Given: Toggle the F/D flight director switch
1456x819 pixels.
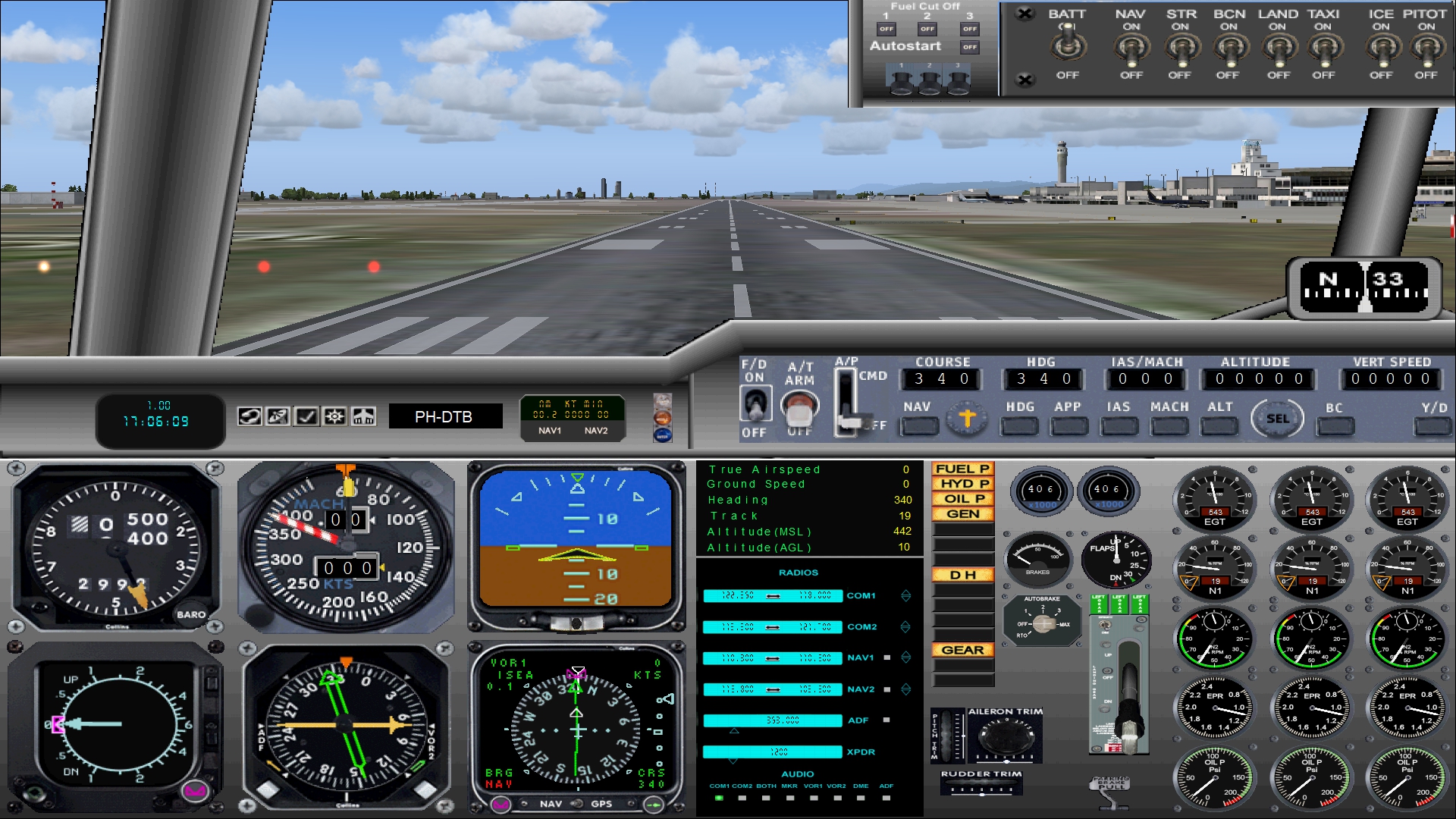Looking at the screenshot, I should [x=754, y=403].
